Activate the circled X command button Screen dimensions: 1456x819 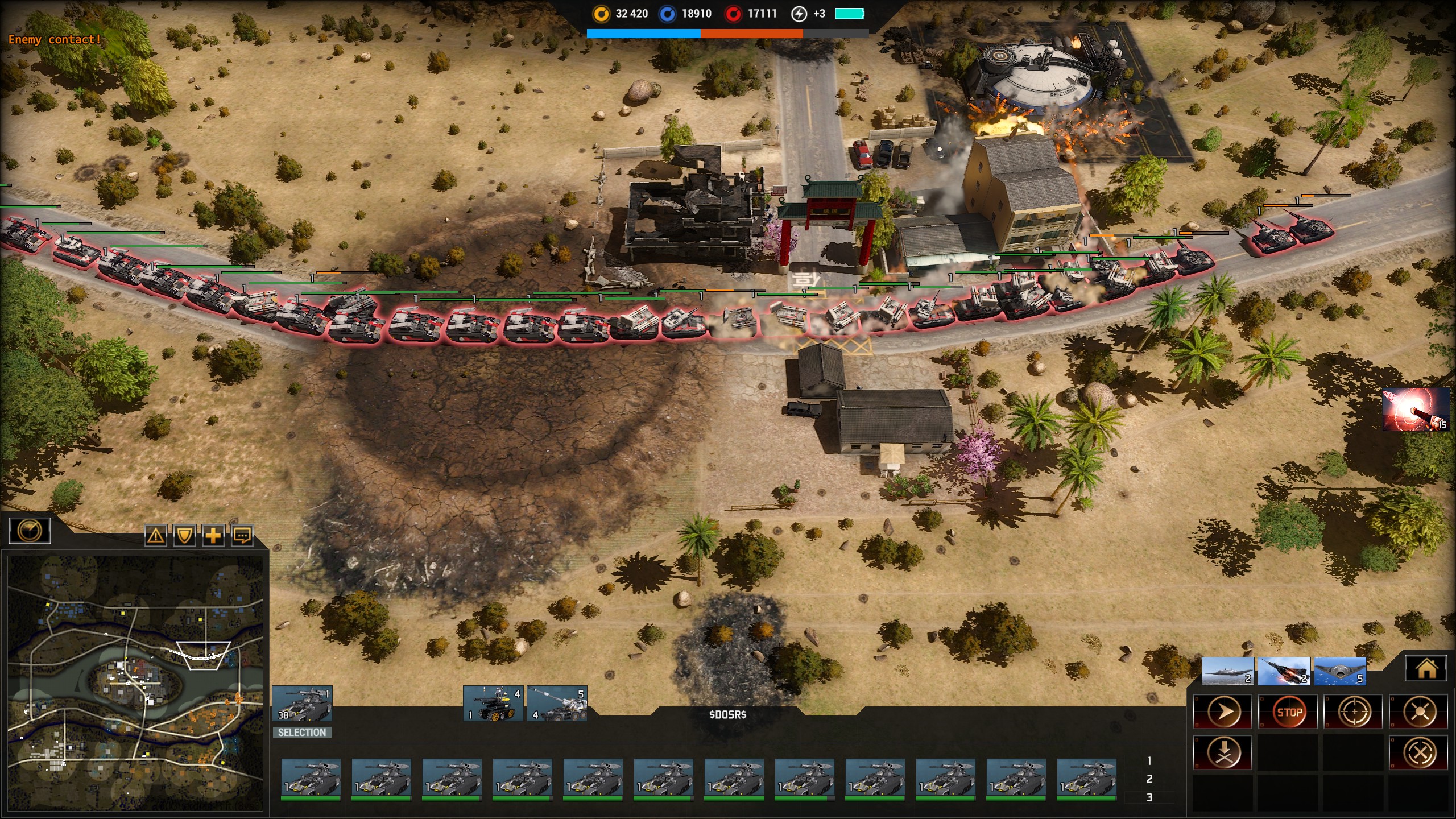click(1419, 753)
